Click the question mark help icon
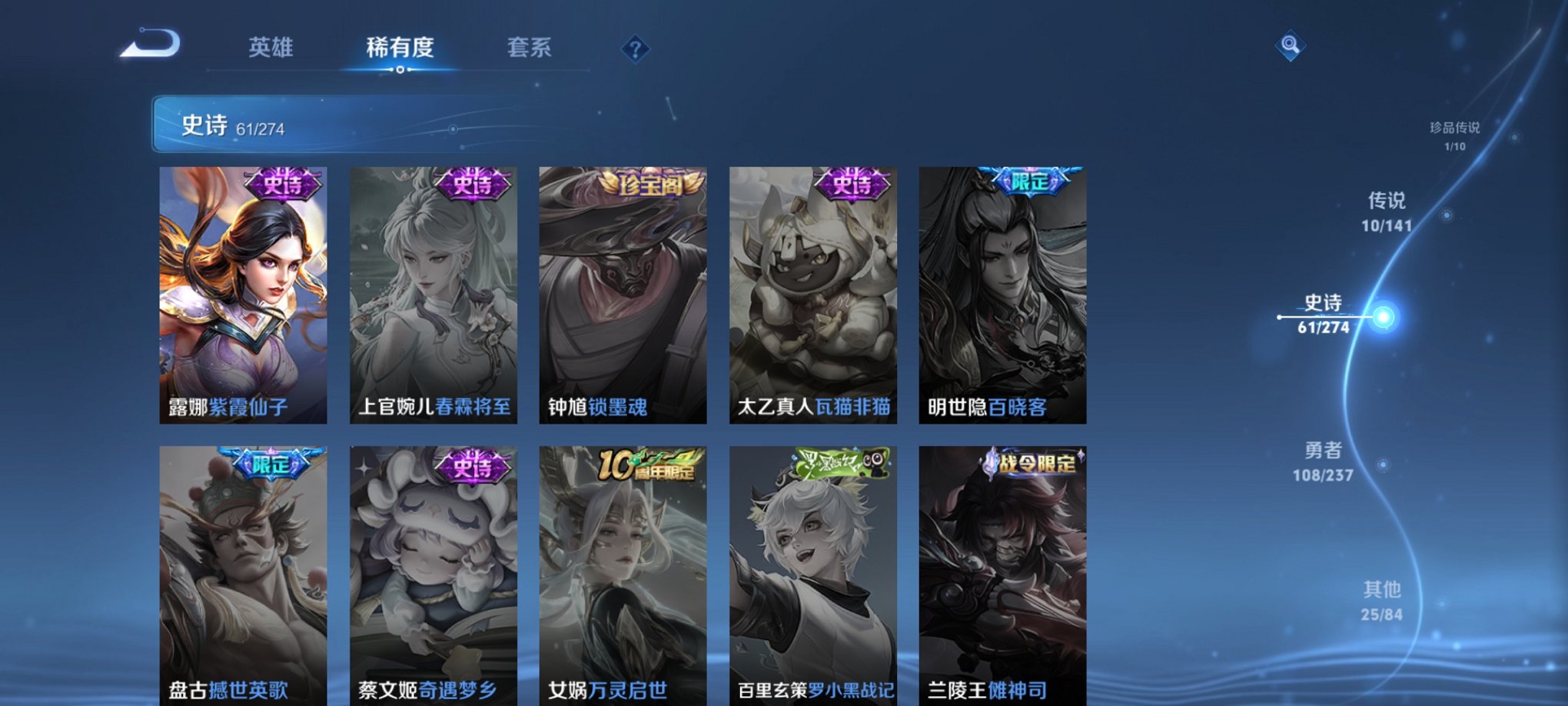Image resolution: width=1568 pixels, height=706 pixels. coord(635,50)
